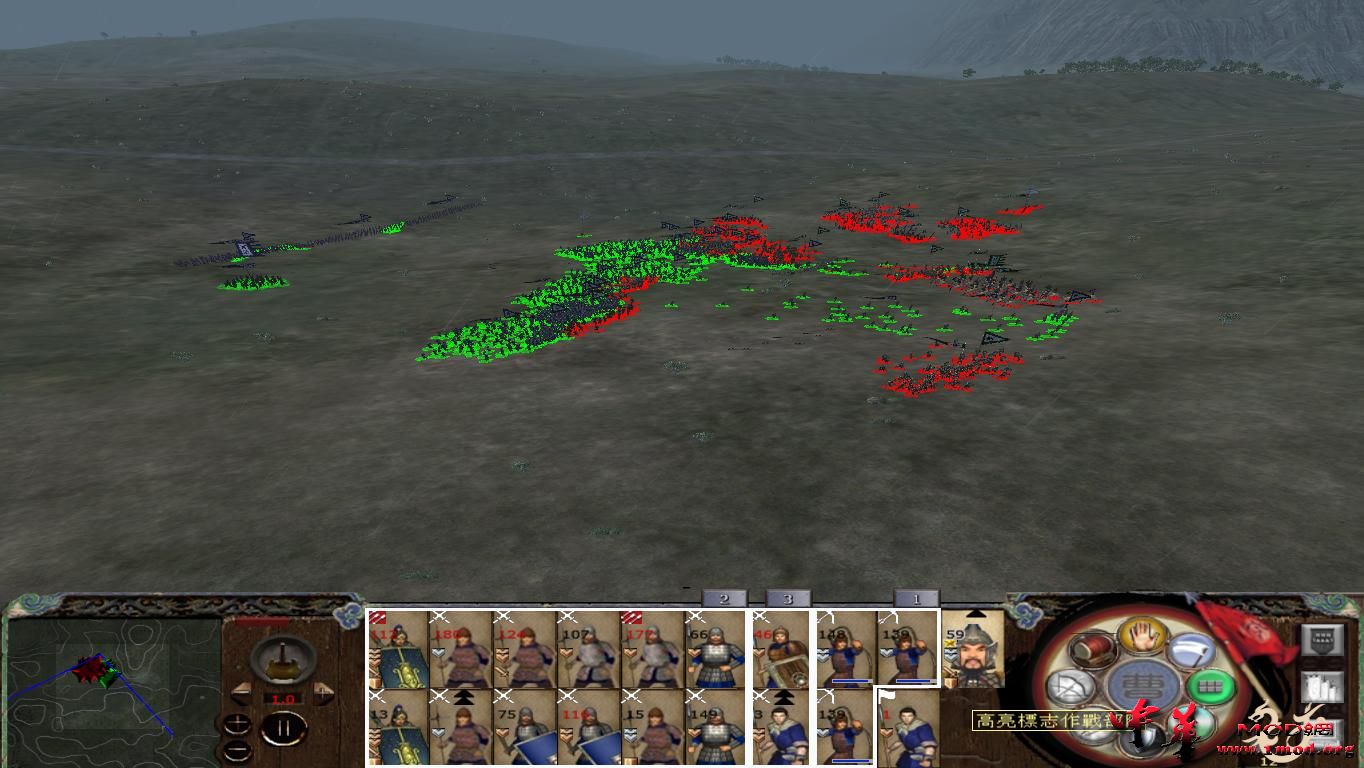The width and height of the screenshot is (1364, 768).
Task: Zoom out the minimap with the minus button
Action: 237,751
